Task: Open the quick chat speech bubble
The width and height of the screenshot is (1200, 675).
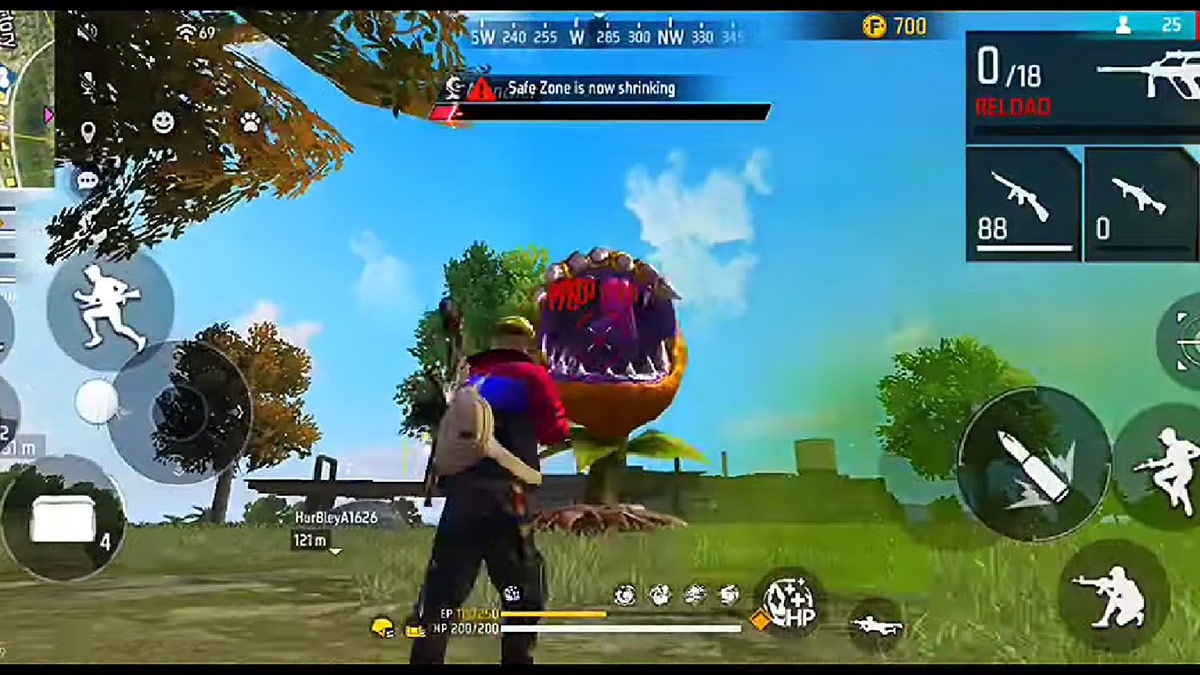Action: 88,180
